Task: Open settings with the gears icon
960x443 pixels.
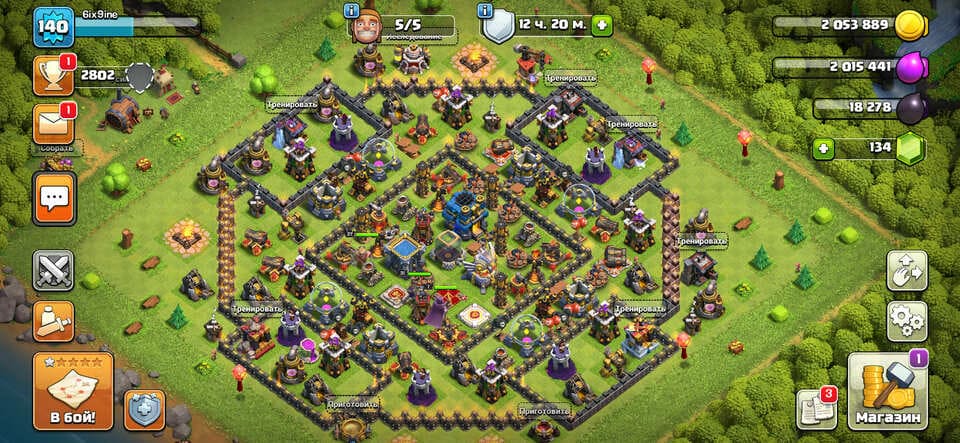Action: click(906, 320)
